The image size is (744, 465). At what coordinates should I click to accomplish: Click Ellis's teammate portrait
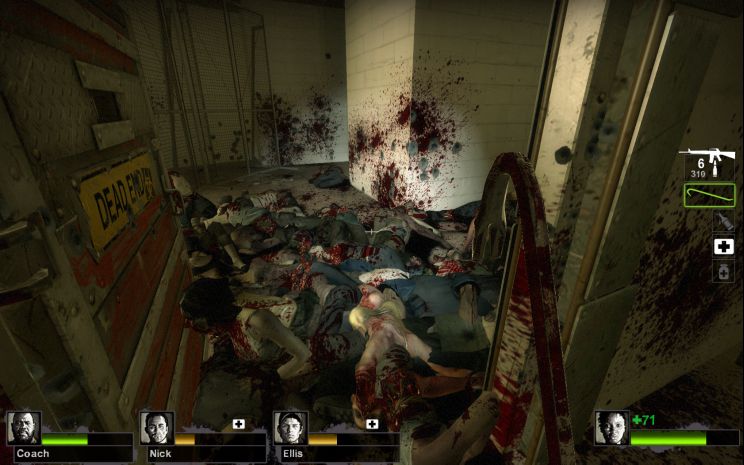coord(290,428)
